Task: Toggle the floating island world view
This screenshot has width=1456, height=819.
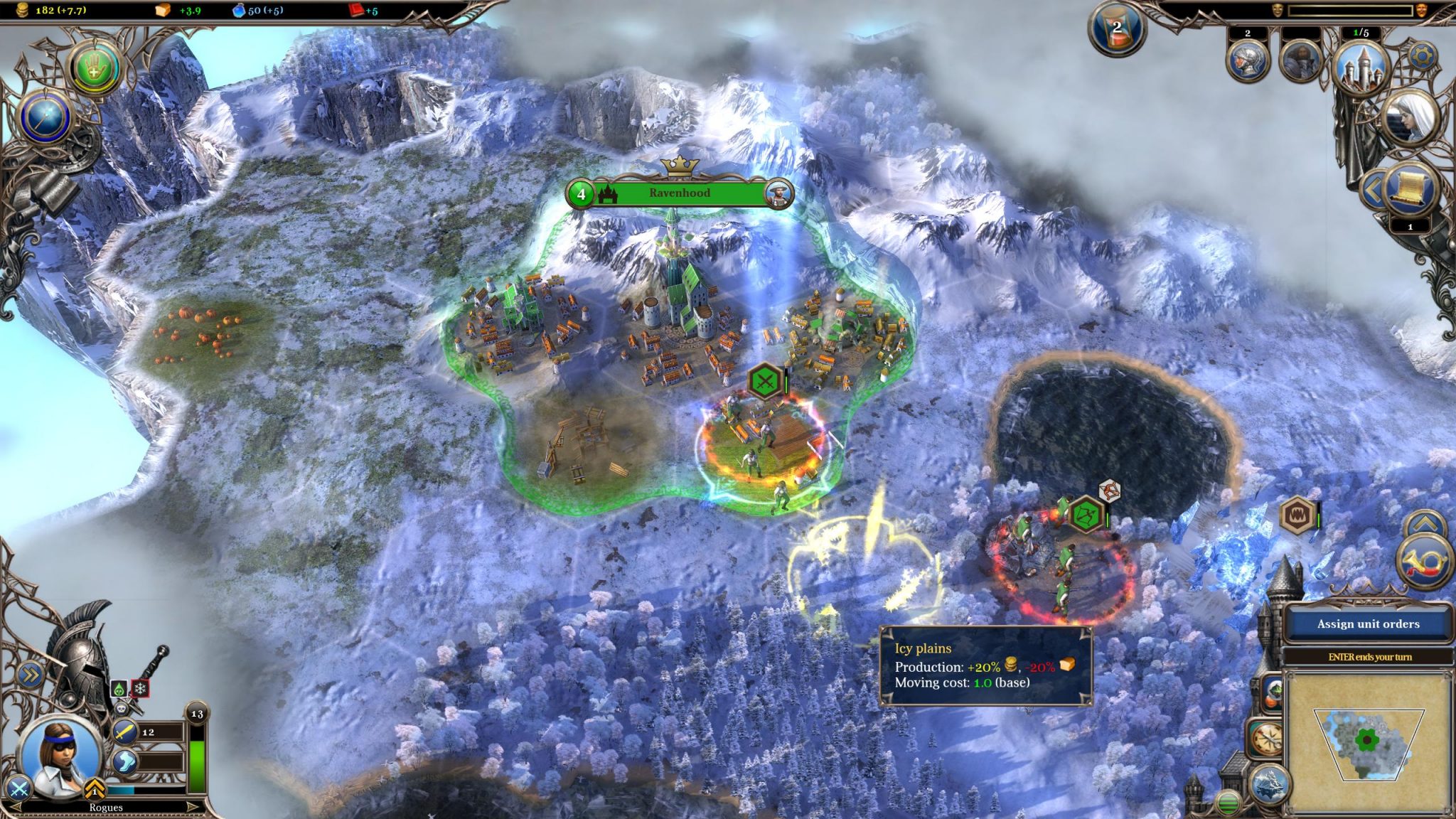Action: coord(1270,784)
